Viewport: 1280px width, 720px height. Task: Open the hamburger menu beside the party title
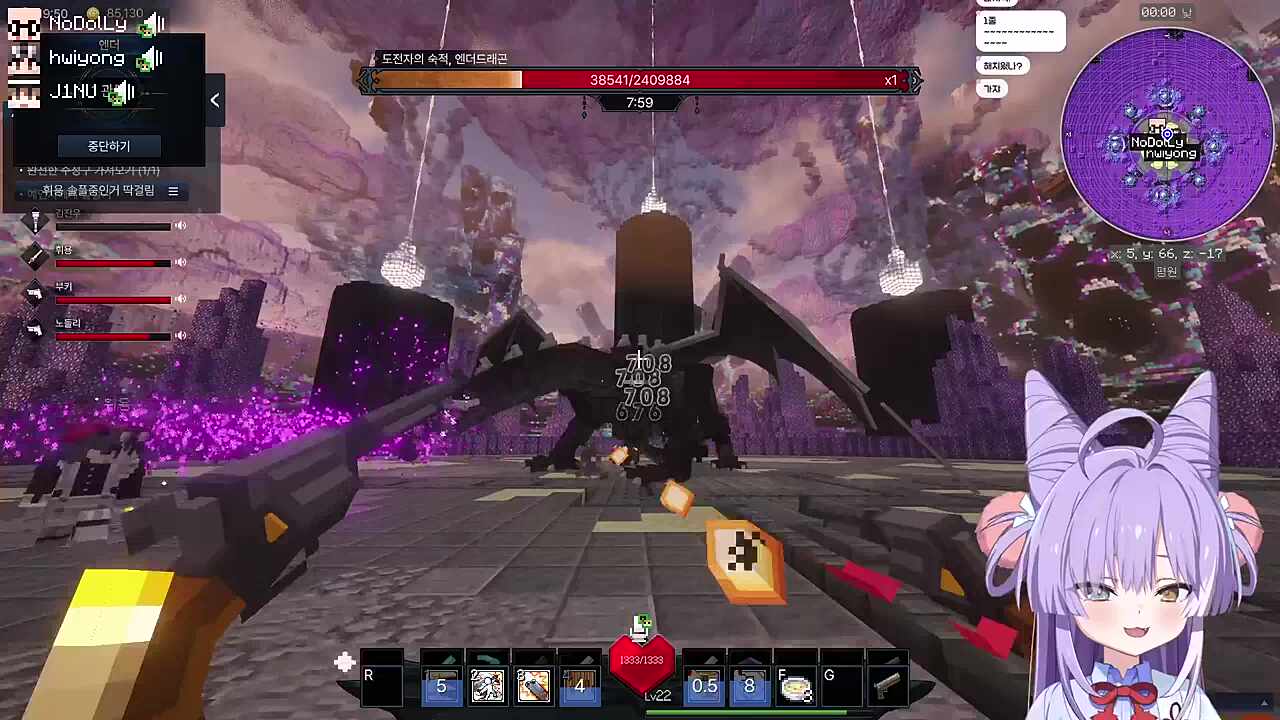(x=173, y=191)
